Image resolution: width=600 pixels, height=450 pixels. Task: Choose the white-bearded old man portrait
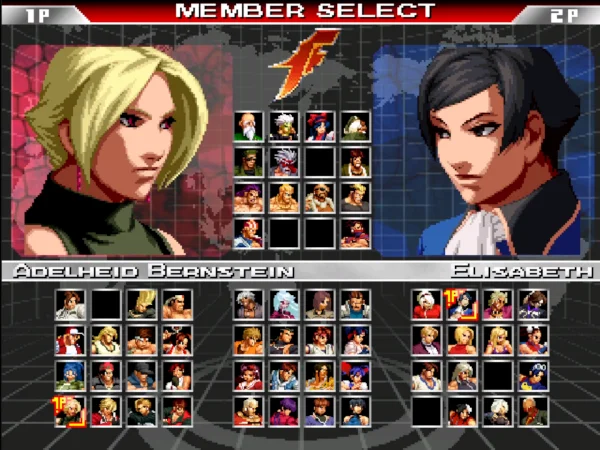pyautogui.click(x=247, y=126)
